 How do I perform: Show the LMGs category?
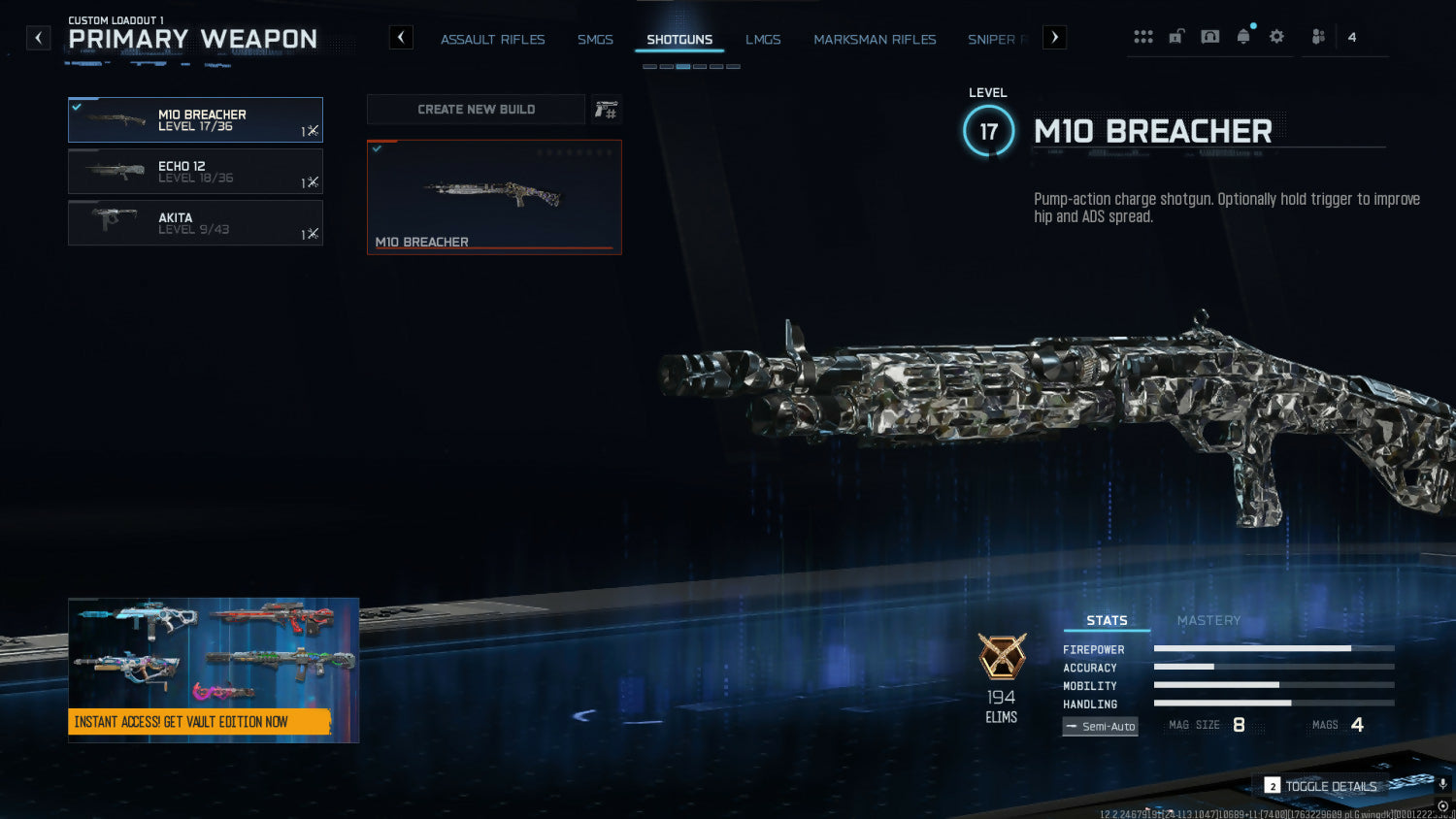(x=763, y=40)
